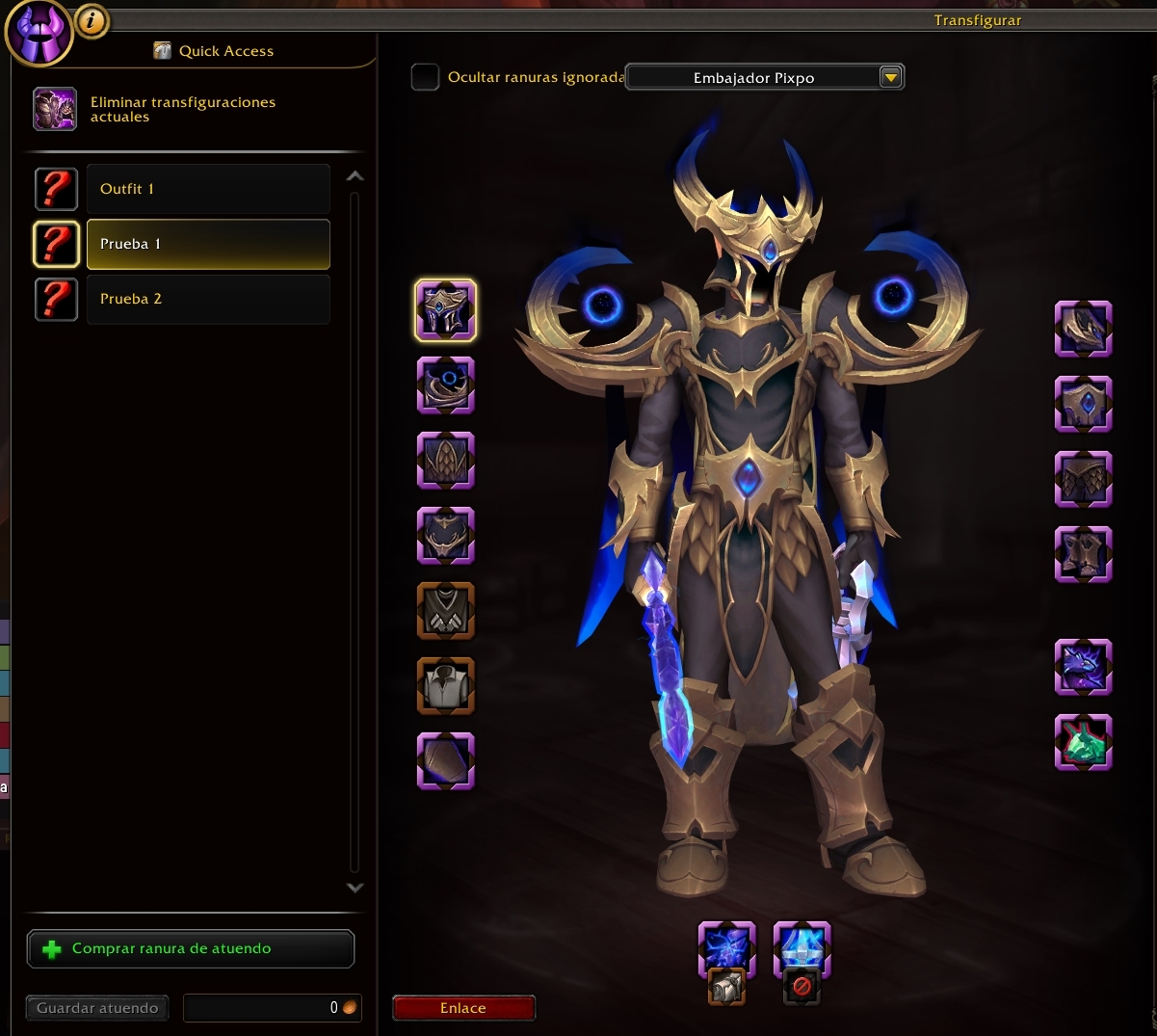Select the tabard slot icon
The image size is (1157, 1036).
coord(445,611)
